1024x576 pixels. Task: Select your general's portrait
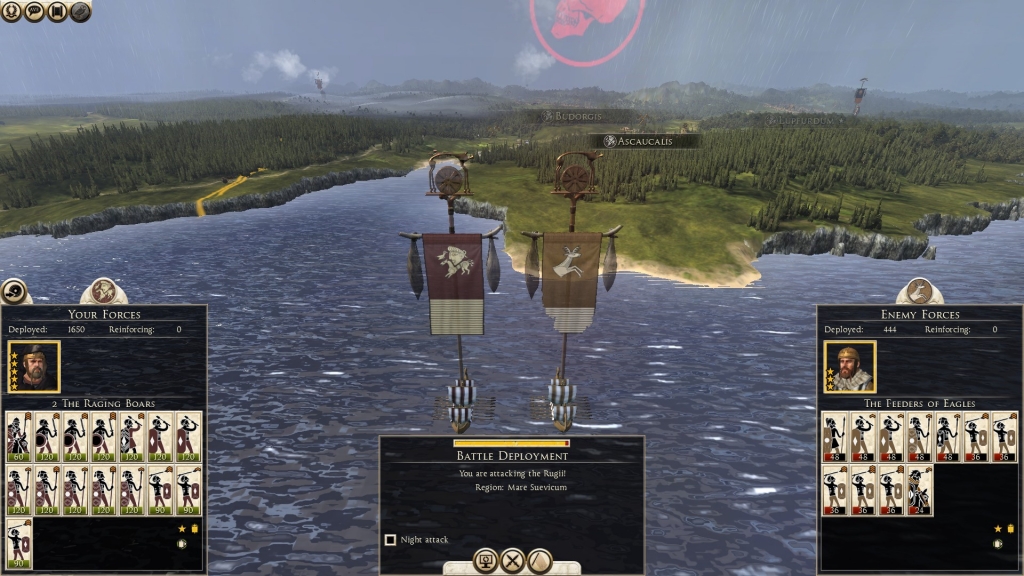tap(34, 366)
